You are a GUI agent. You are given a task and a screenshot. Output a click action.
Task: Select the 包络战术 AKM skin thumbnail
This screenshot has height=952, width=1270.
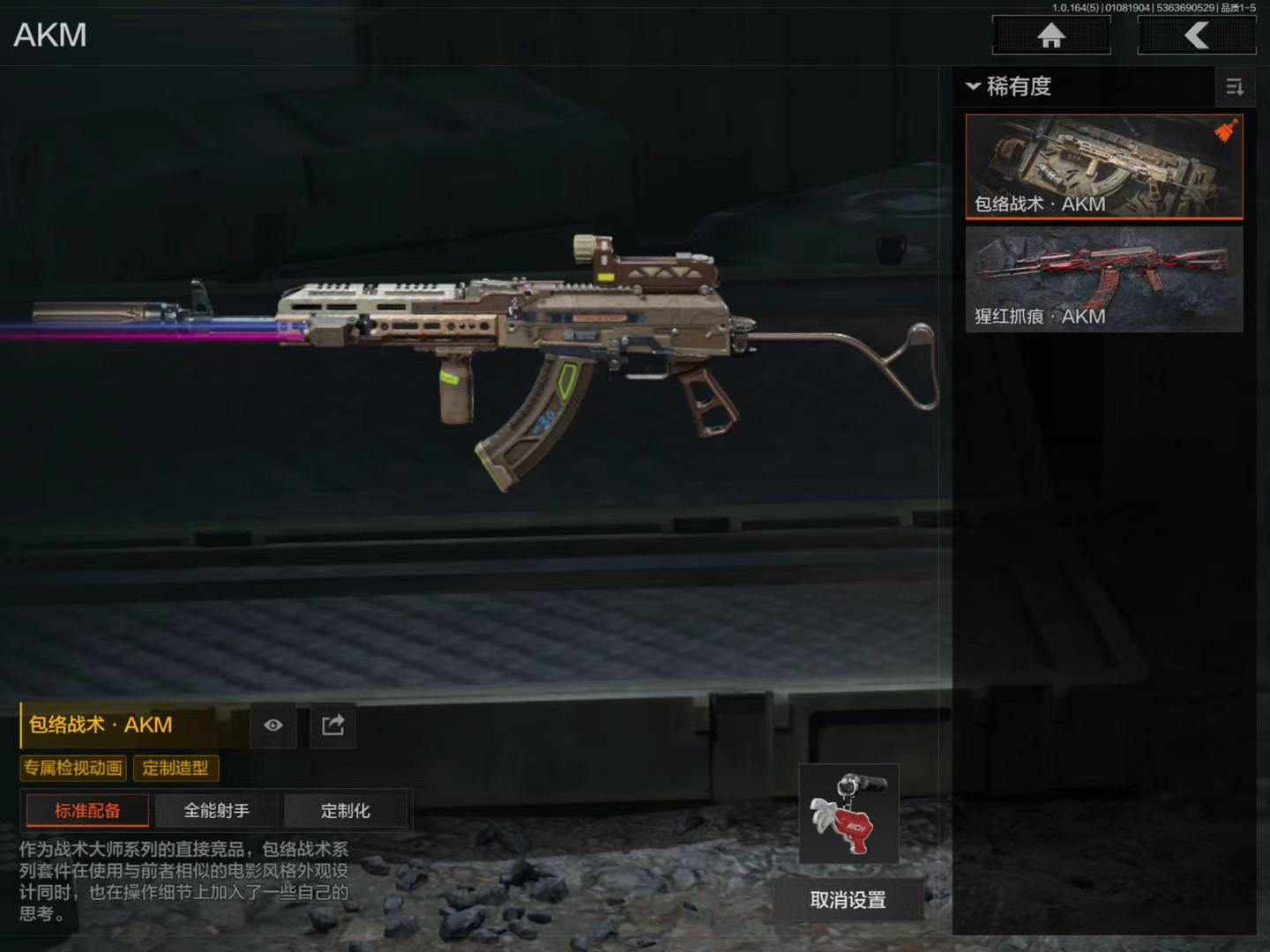tap(1103, 166)
